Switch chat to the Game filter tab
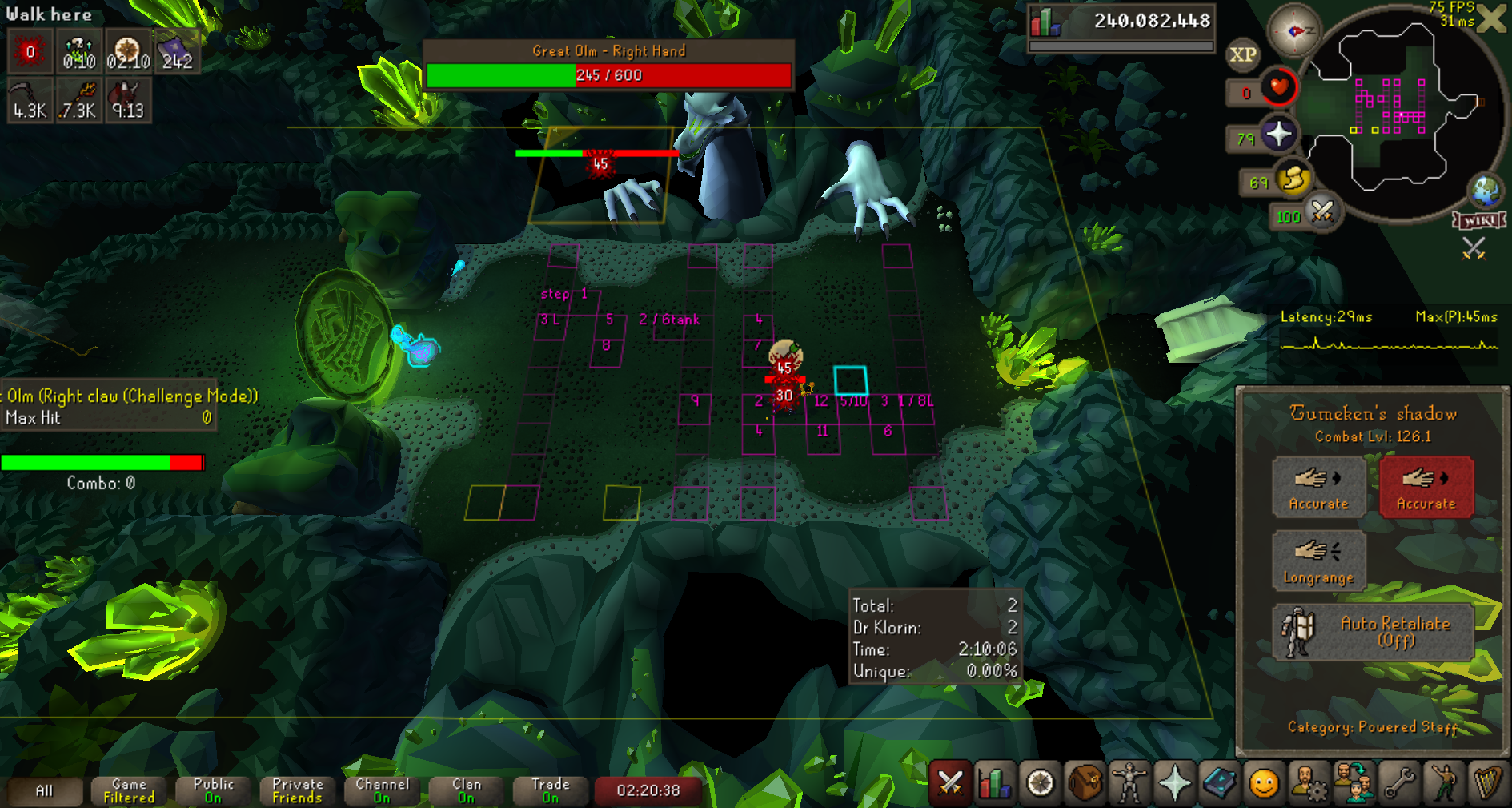 (129, 790)
